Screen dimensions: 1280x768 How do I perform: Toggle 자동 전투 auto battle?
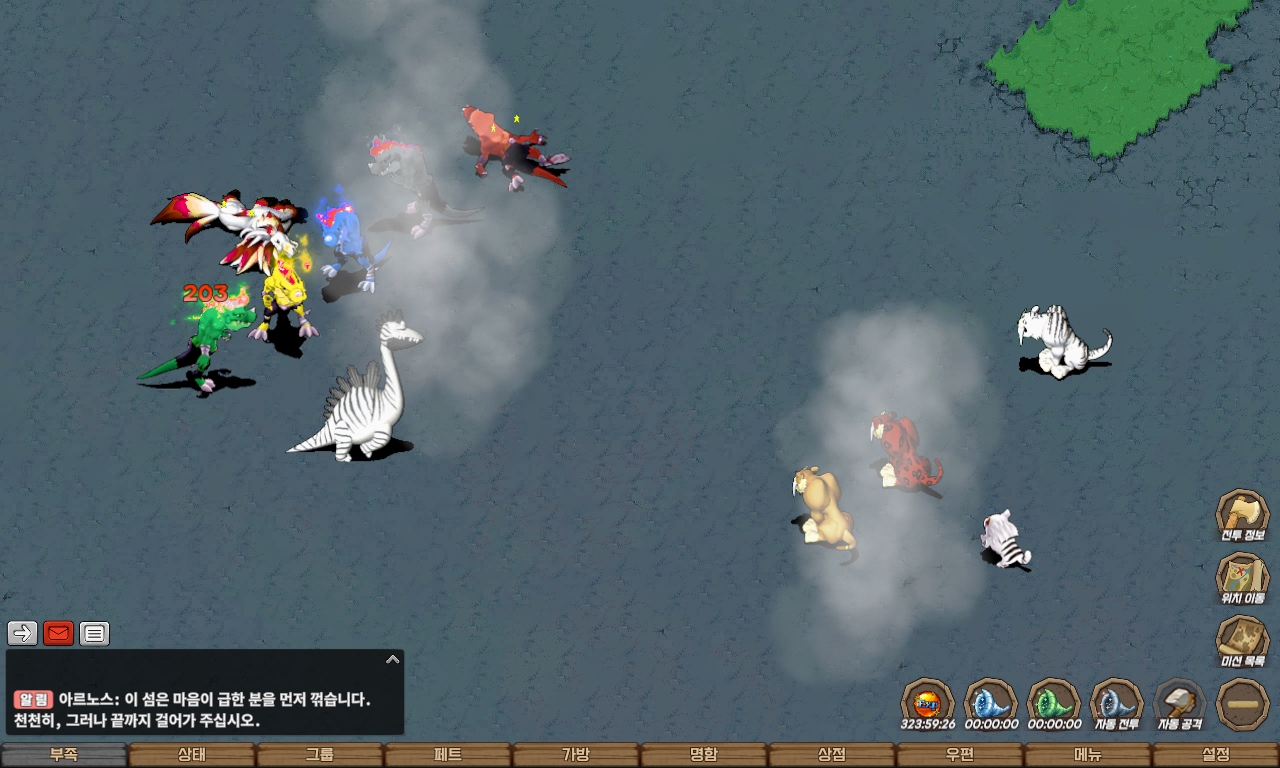(1116, 703)
